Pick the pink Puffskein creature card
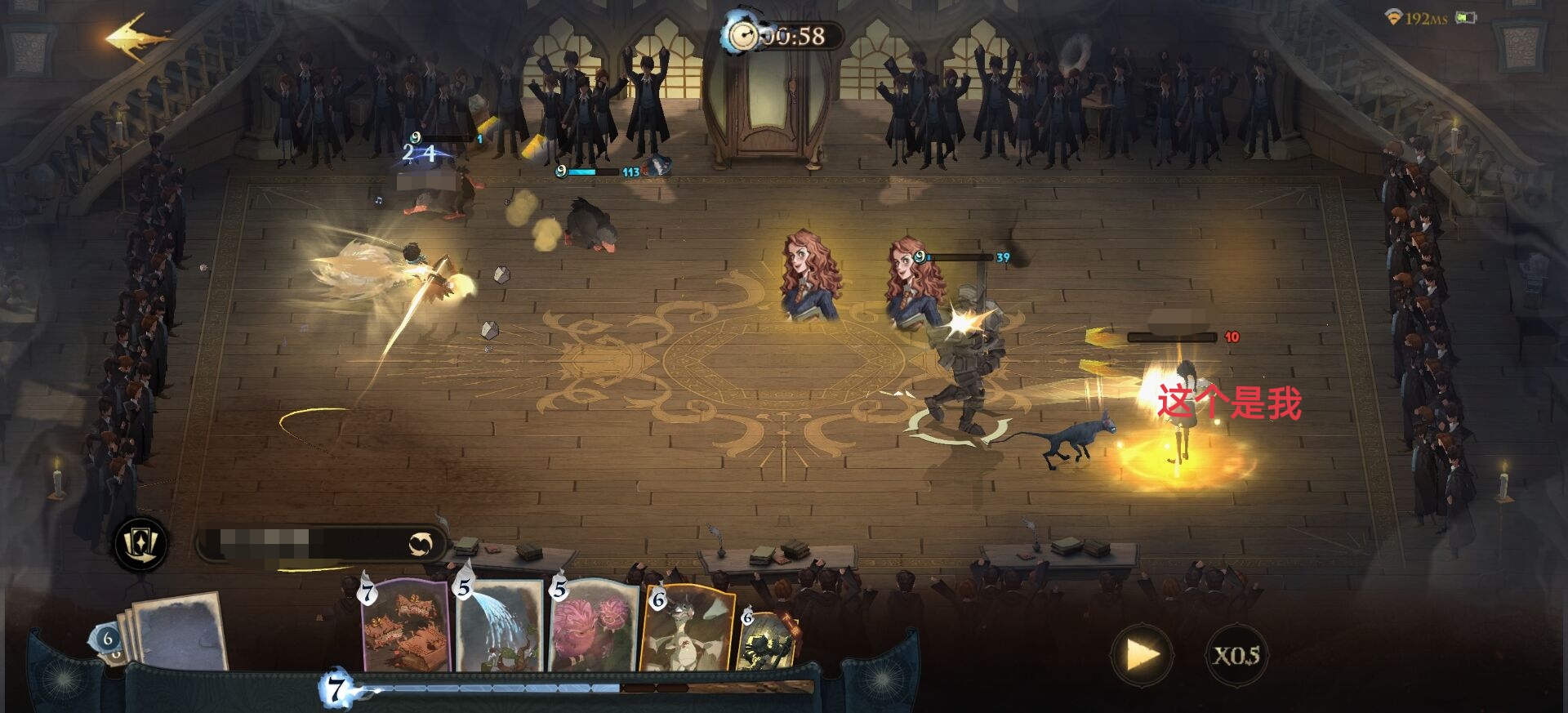Image resolution: width=1568 pixels, height=713 pixels. point(594,625)
